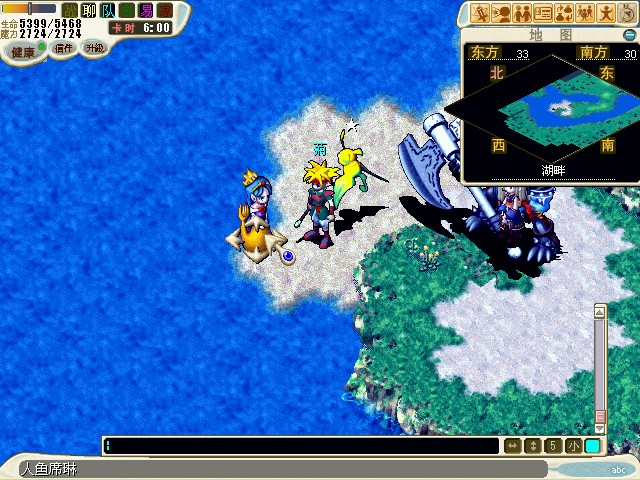Open the 信件 mail button
The image size is (640, 480).
tap(63, 48)
